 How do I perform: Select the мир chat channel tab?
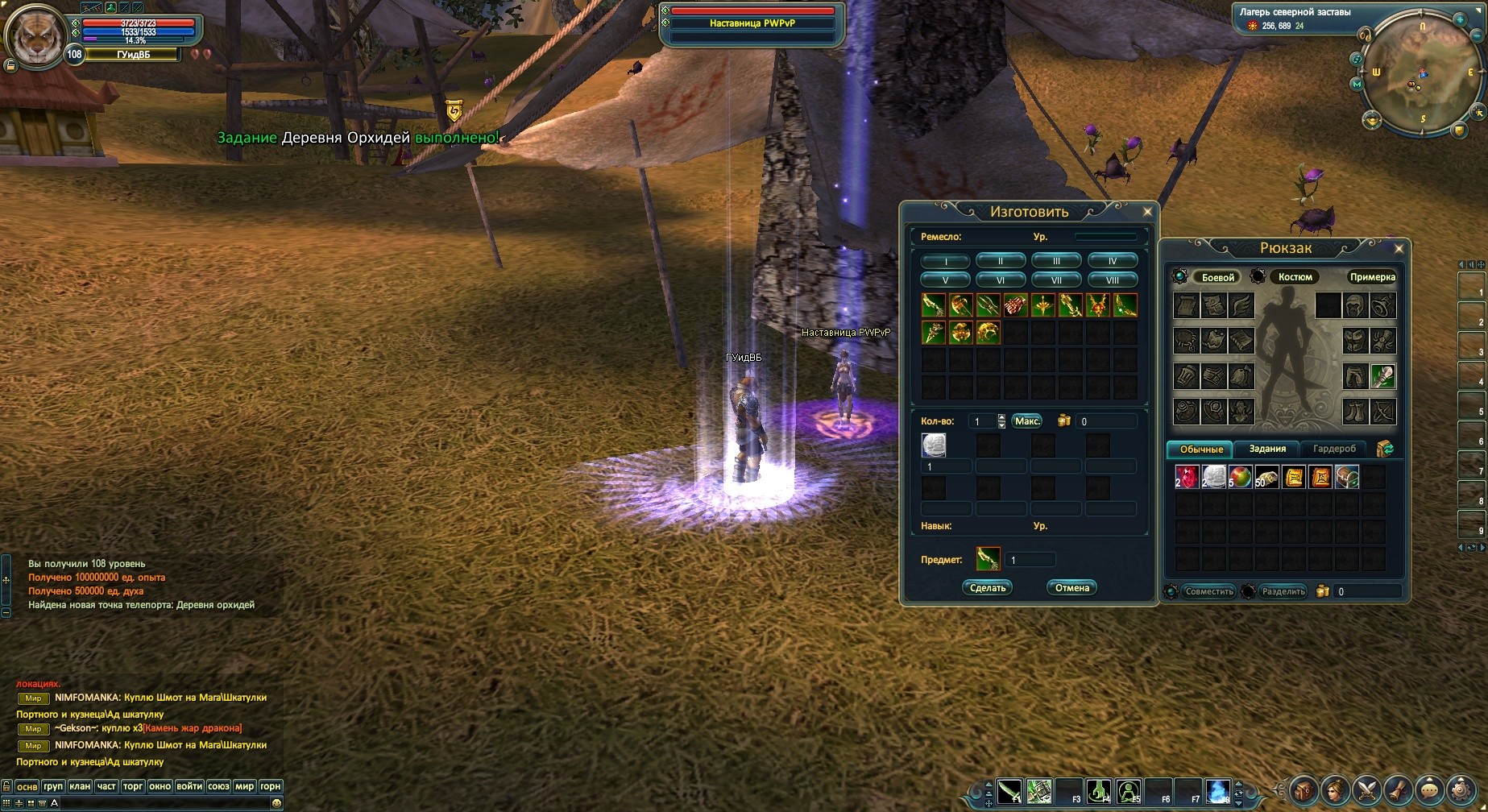coord(245,786)
